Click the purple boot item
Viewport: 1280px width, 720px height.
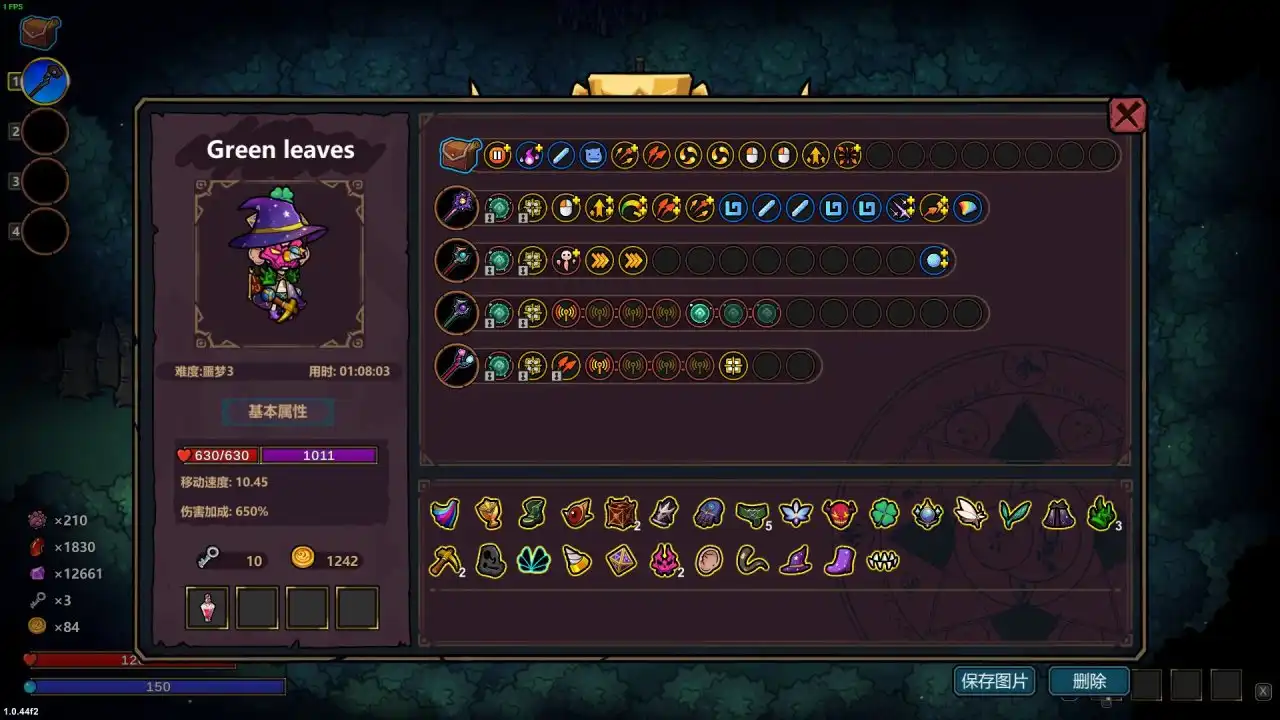point(840,561)
